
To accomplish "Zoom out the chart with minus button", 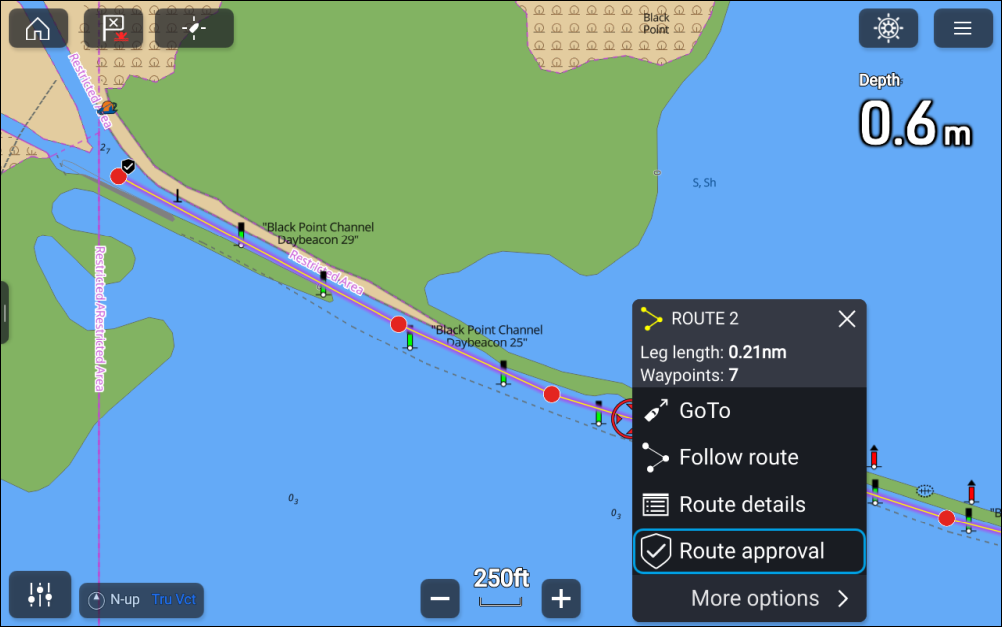I will pos(440,599).
